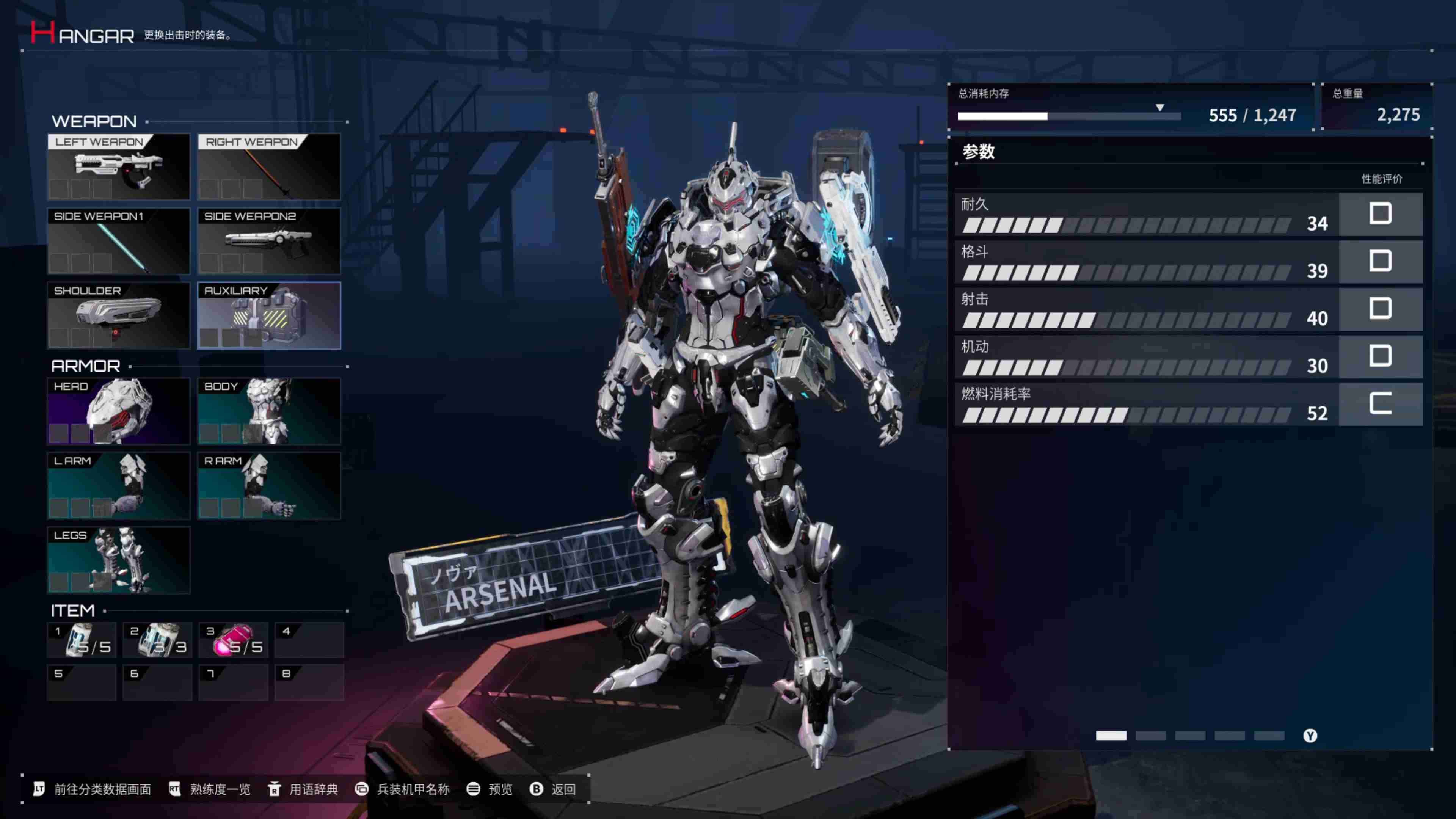Viewport: 1456px width, 819px height.
Task: Show the 熟练度一览 proficiency list
Action: tap(210, 789)
